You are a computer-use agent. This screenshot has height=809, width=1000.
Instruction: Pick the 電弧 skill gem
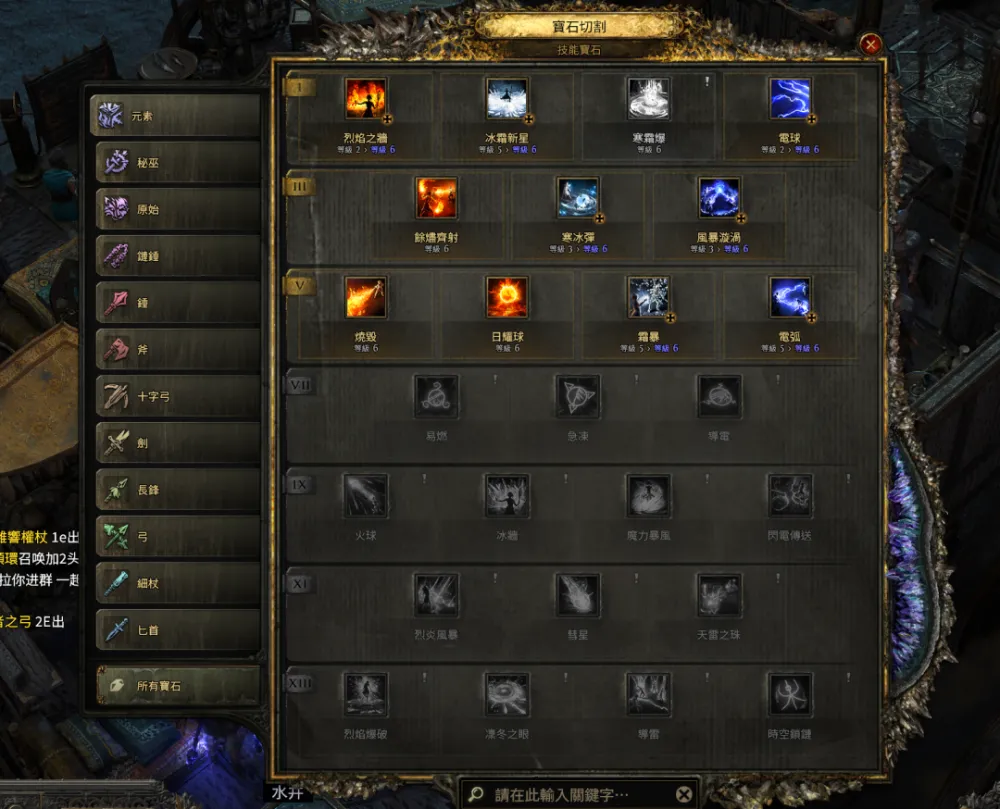(x=789, y=297)
